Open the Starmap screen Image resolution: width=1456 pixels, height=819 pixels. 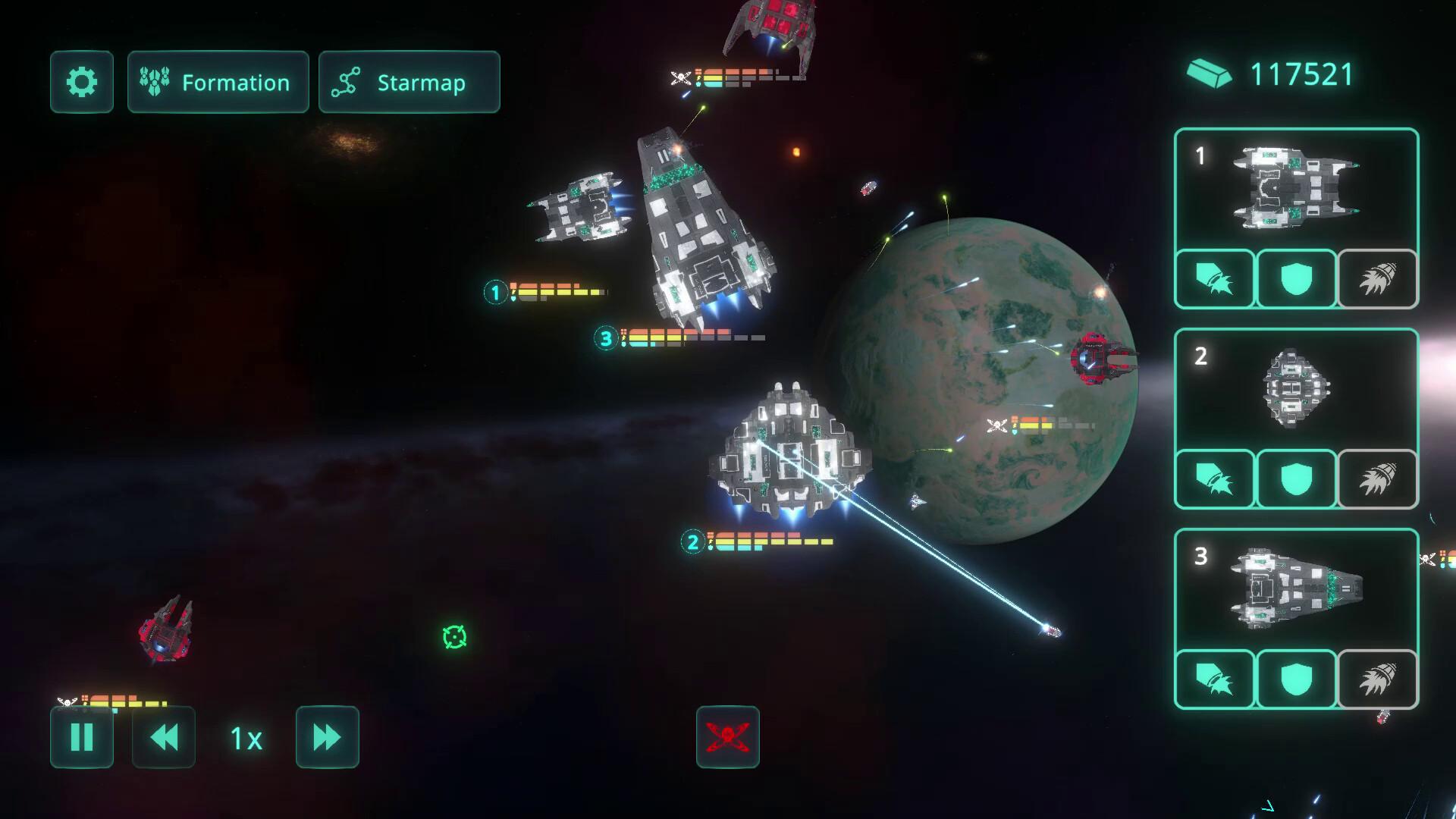pos(409,82)
